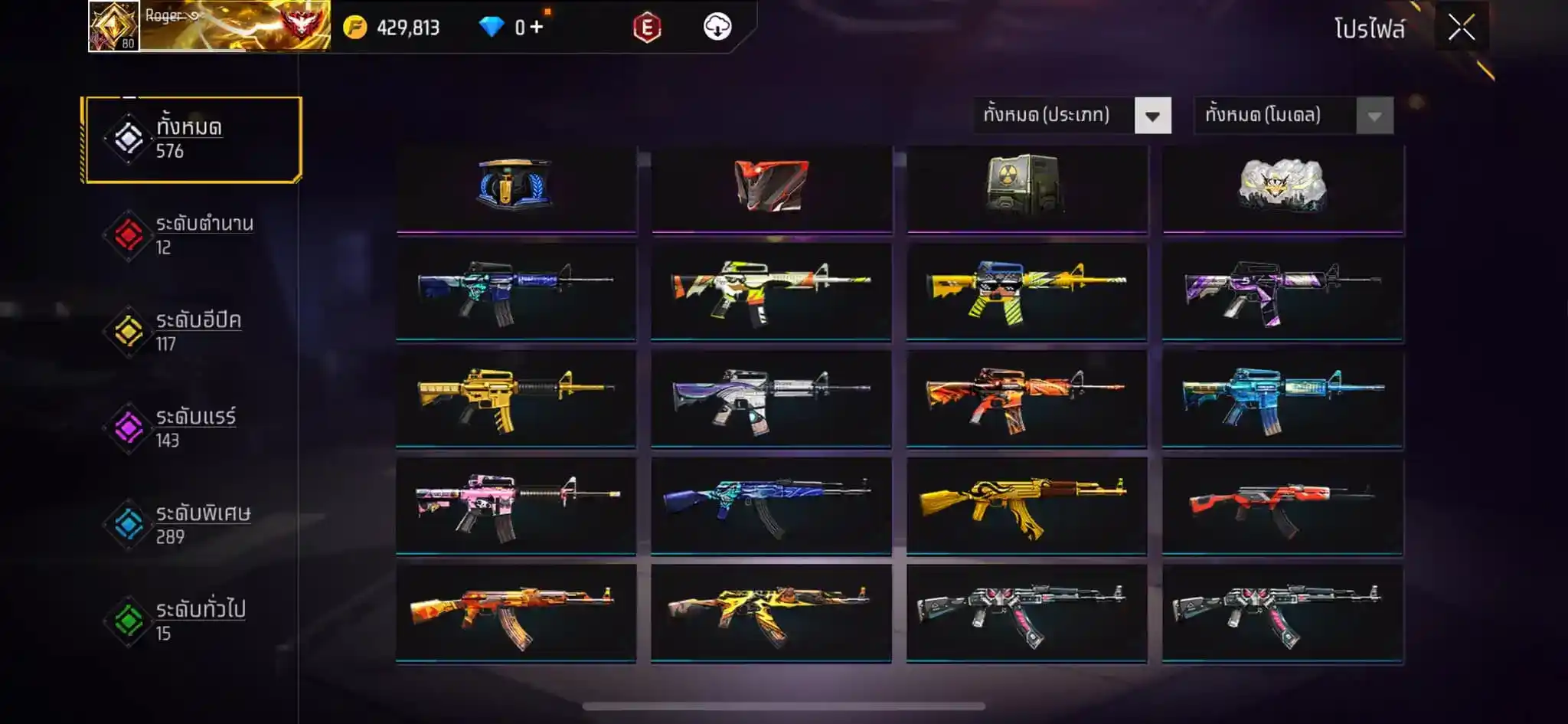The image size is (1568, 724).
Task: Click the red E hexagon icon
Action: 647,28
